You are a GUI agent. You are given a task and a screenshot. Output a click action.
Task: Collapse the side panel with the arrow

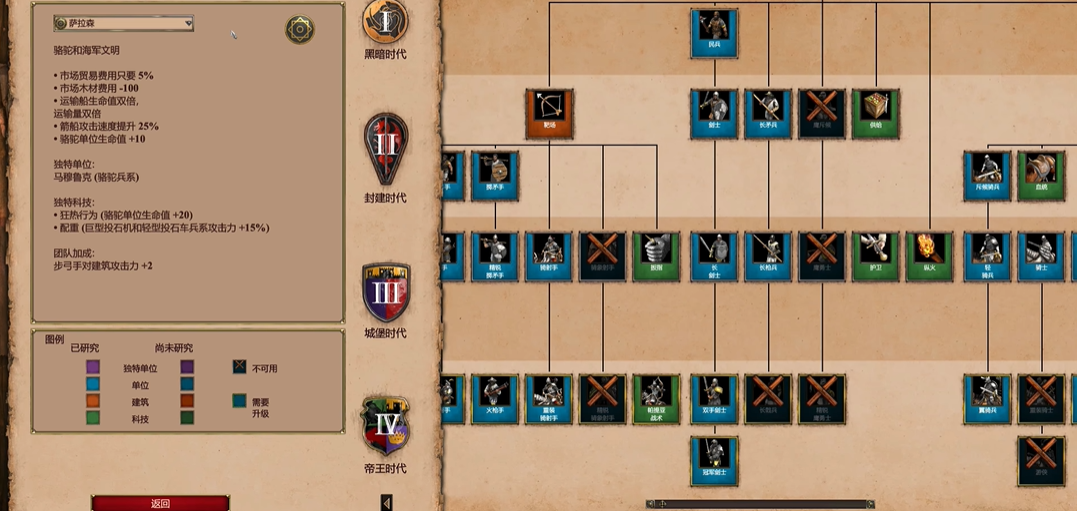(387, 502)
